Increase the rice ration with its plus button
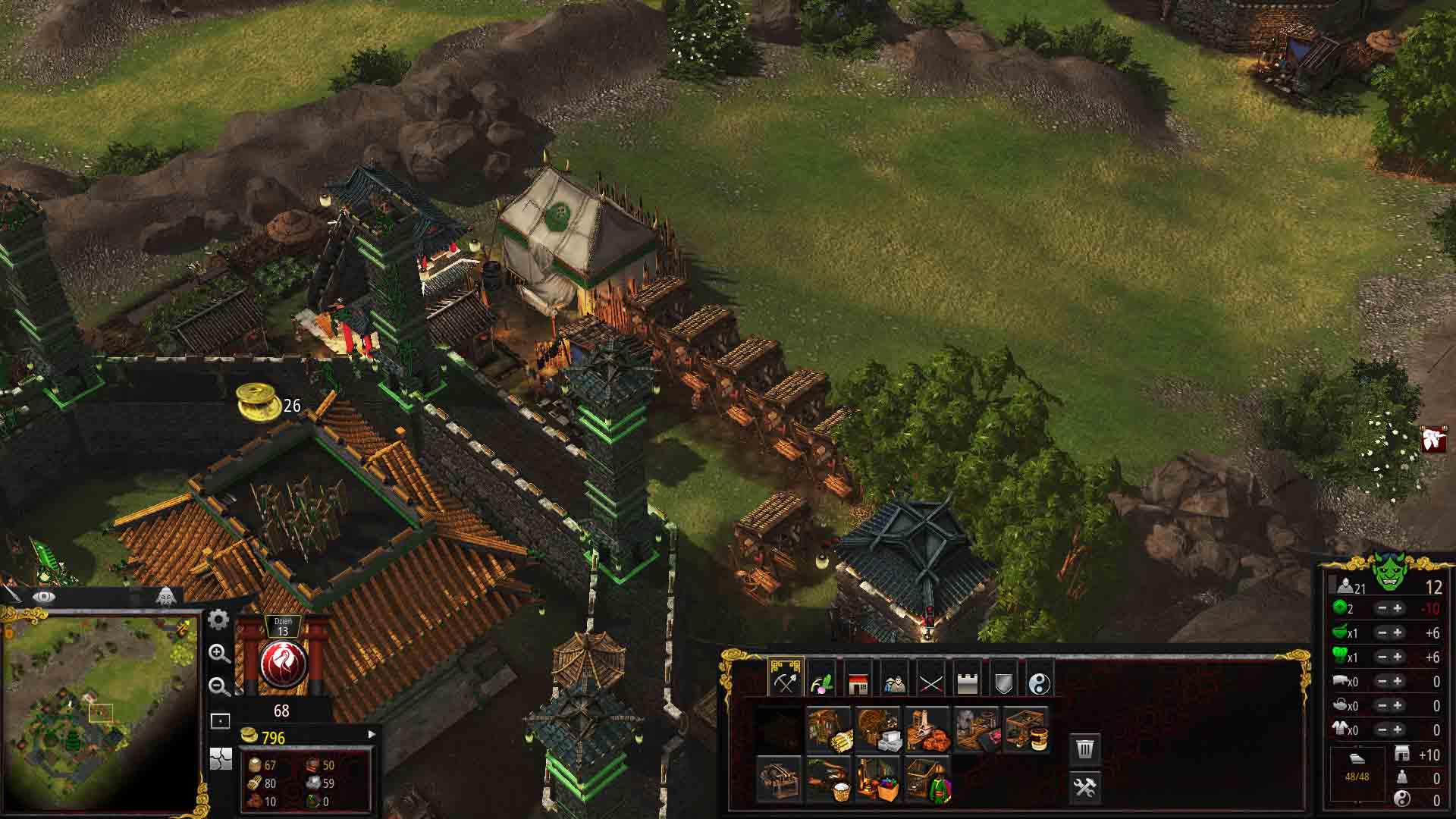This screenshot has width=1456, height=819. click(1398, 633)
